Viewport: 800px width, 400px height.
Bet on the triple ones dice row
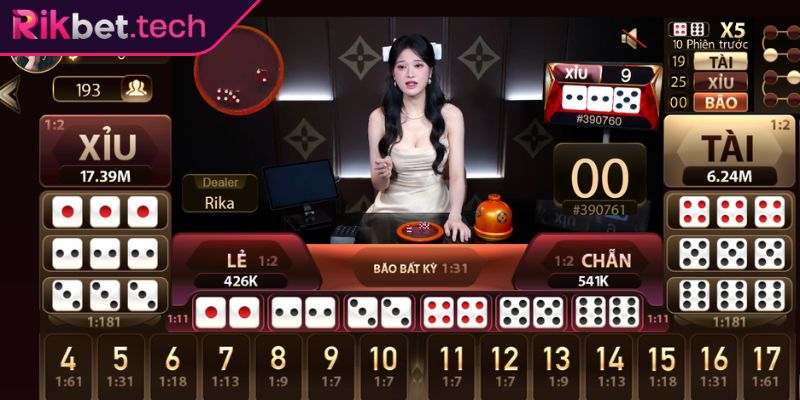(x=105, y=212)
